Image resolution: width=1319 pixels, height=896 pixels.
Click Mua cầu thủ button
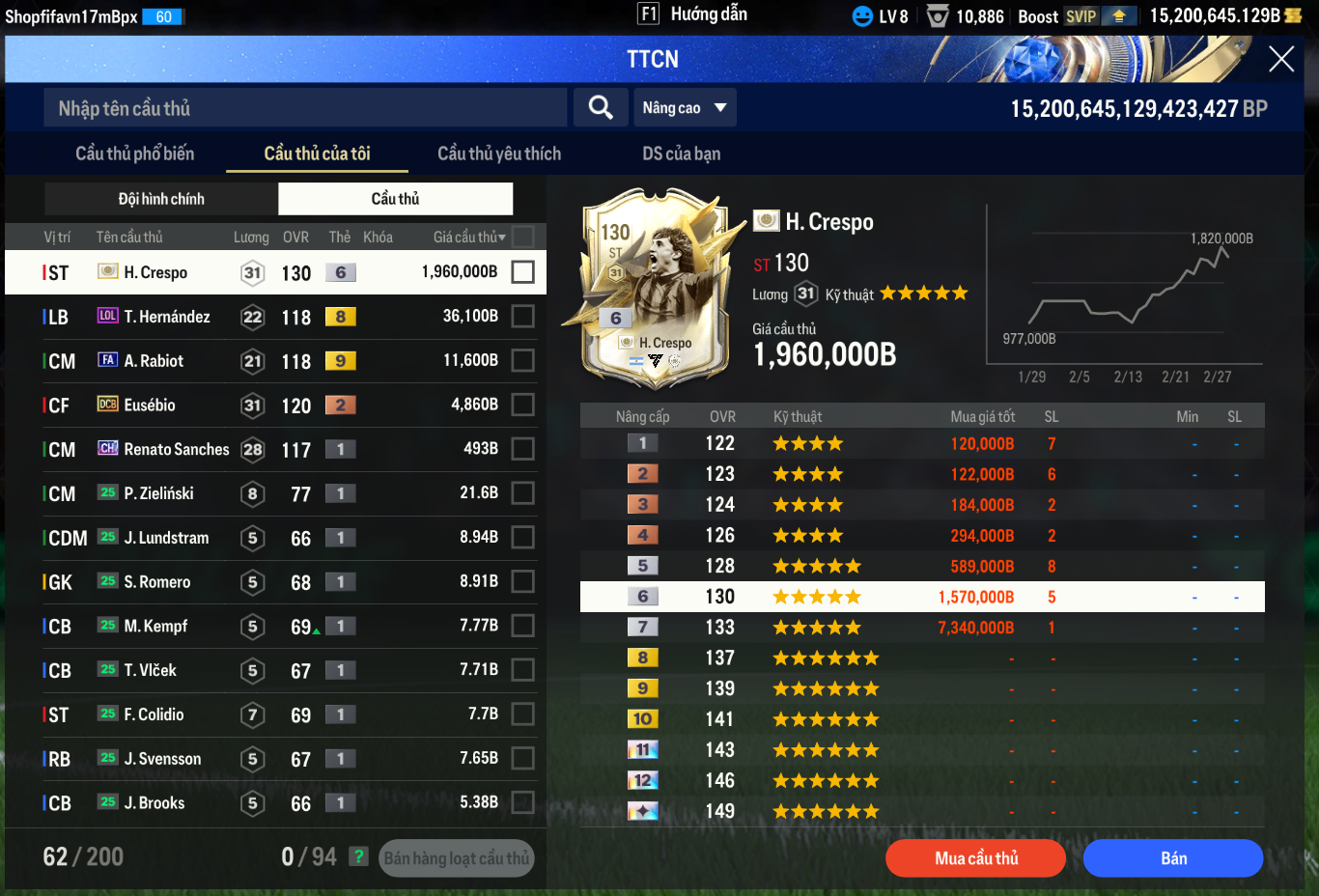(975, 858)
